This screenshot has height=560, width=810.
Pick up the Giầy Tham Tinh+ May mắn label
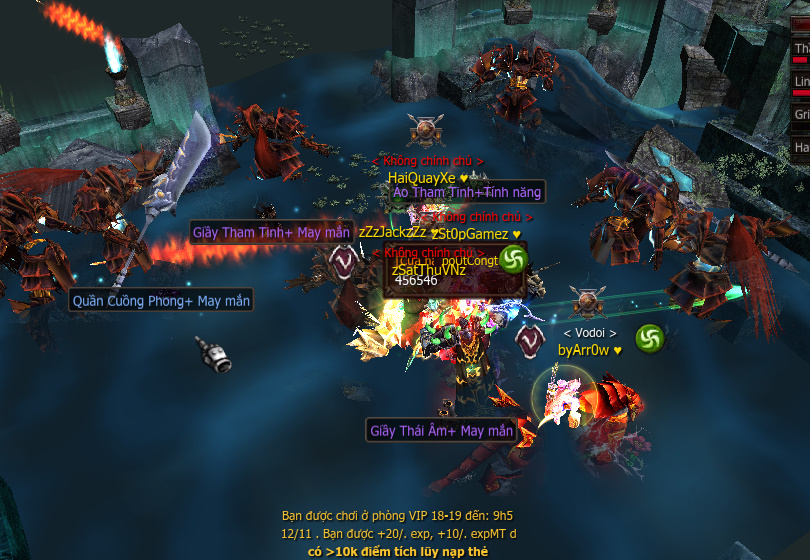(x=271, y=233)
